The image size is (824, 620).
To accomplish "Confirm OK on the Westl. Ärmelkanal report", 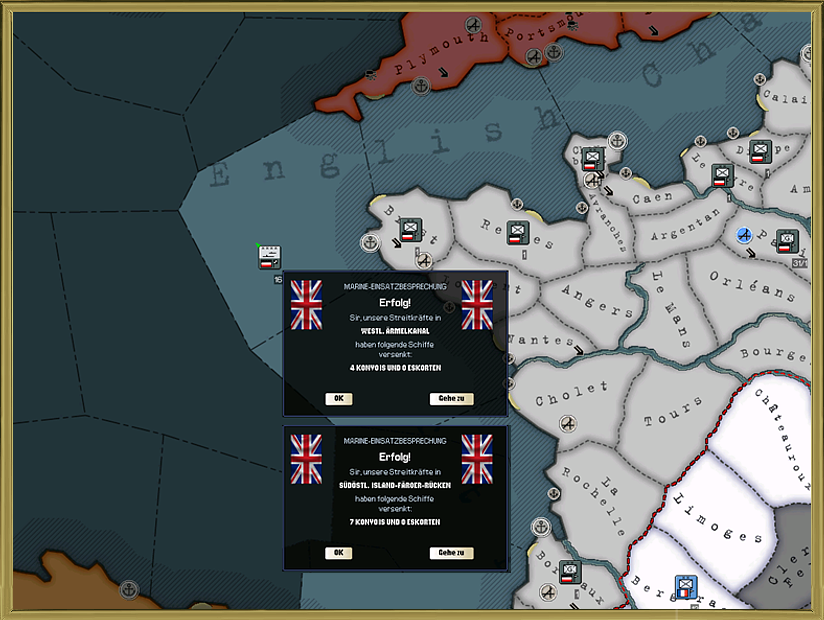I will pyautogui.click(x=338, y=399).
